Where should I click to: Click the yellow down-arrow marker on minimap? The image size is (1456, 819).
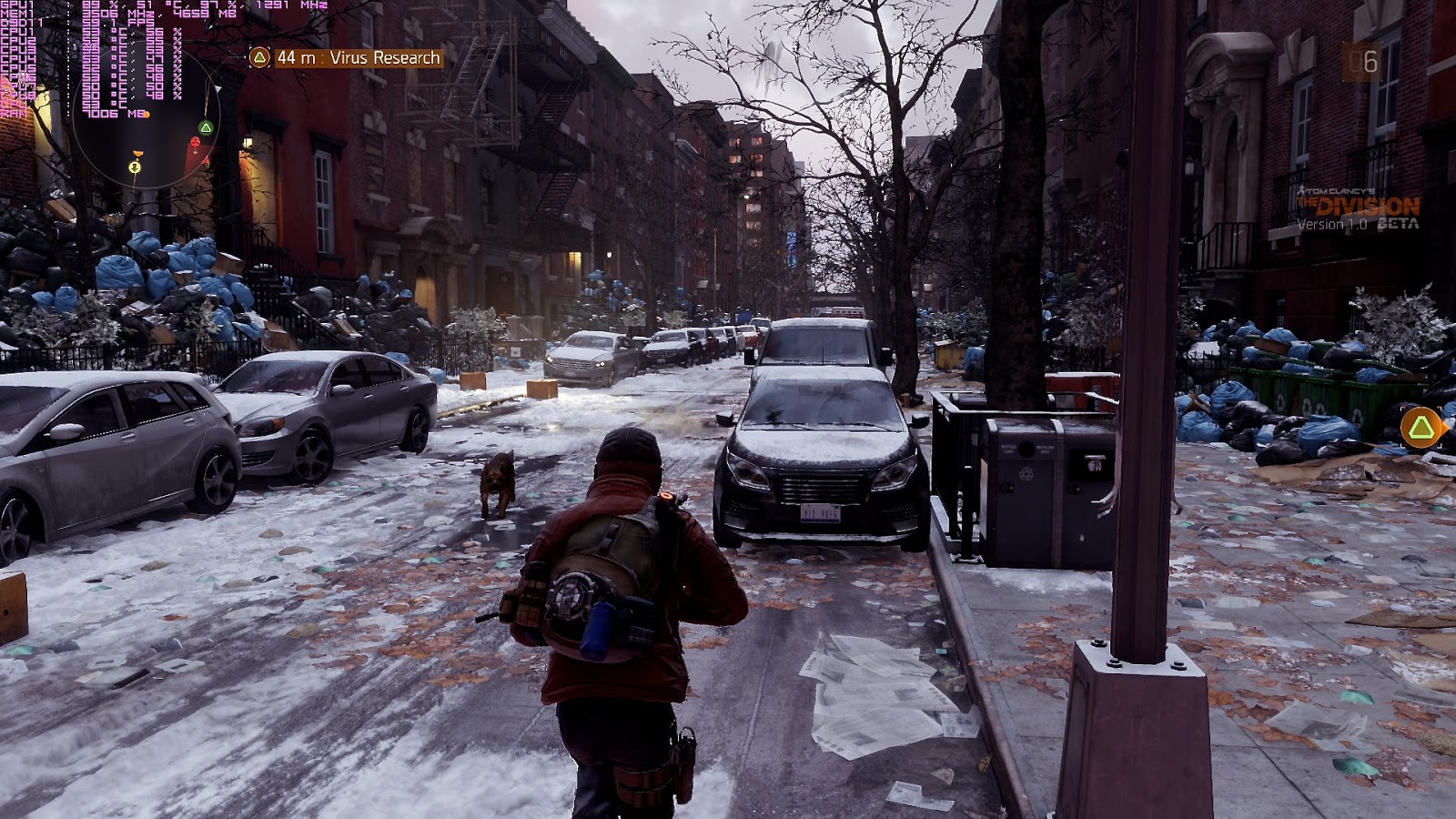[136, 167]
